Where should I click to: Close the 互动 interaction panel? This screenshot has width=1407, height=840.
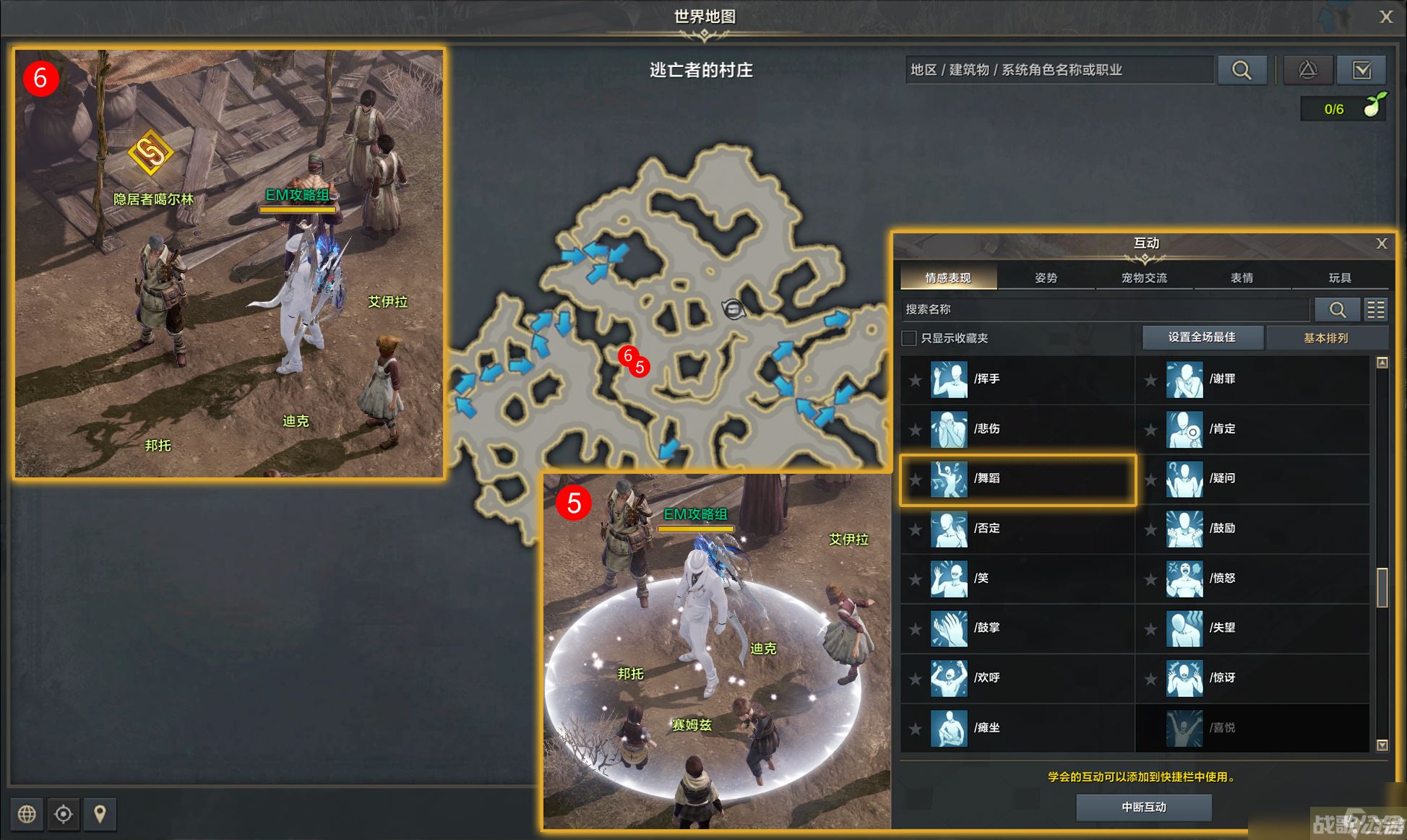(x=1381, y=243)
